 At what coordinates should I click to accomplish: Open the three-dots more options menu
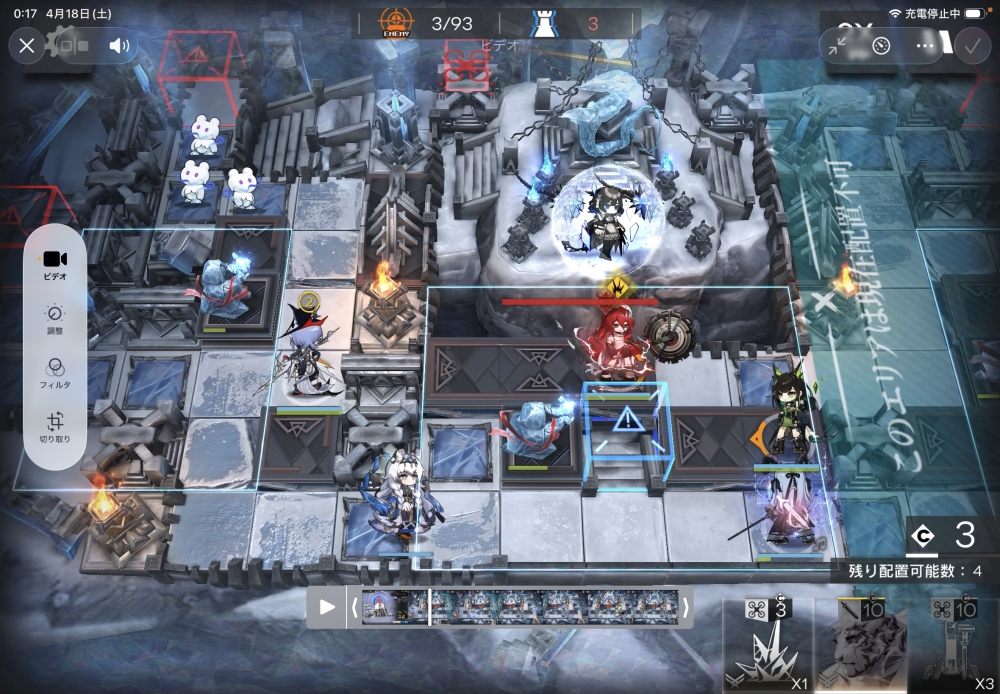(926, 45)
